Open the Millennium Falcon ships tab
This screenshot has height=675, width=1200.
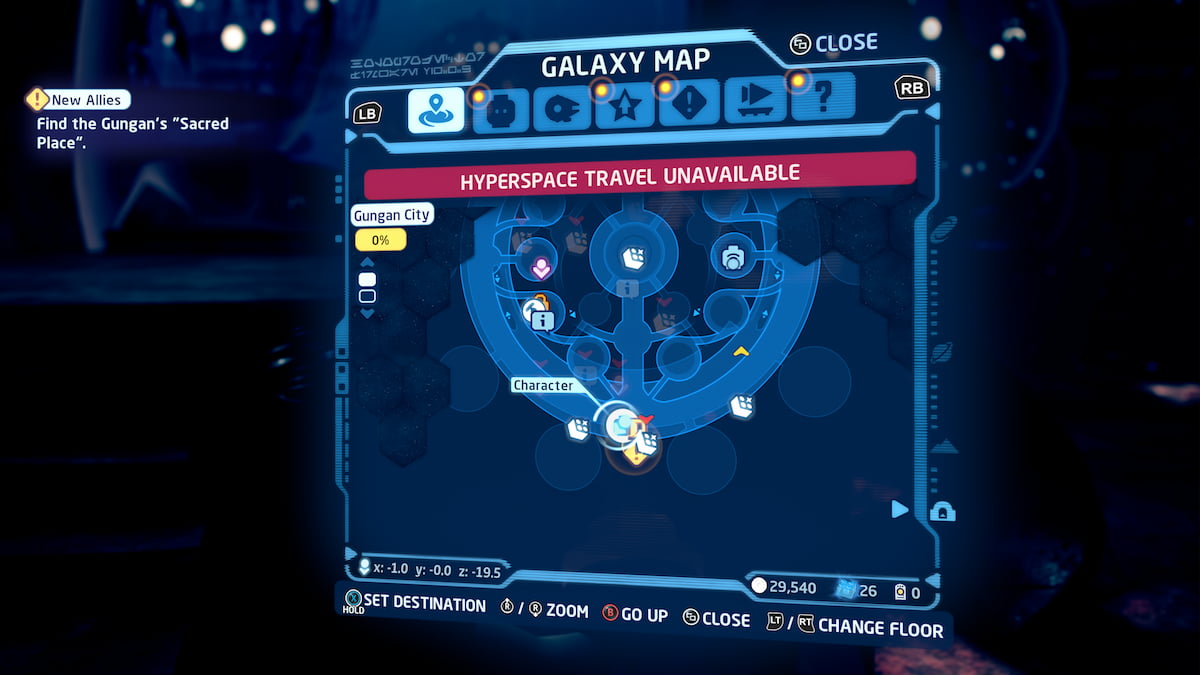[x=562, y=109]
